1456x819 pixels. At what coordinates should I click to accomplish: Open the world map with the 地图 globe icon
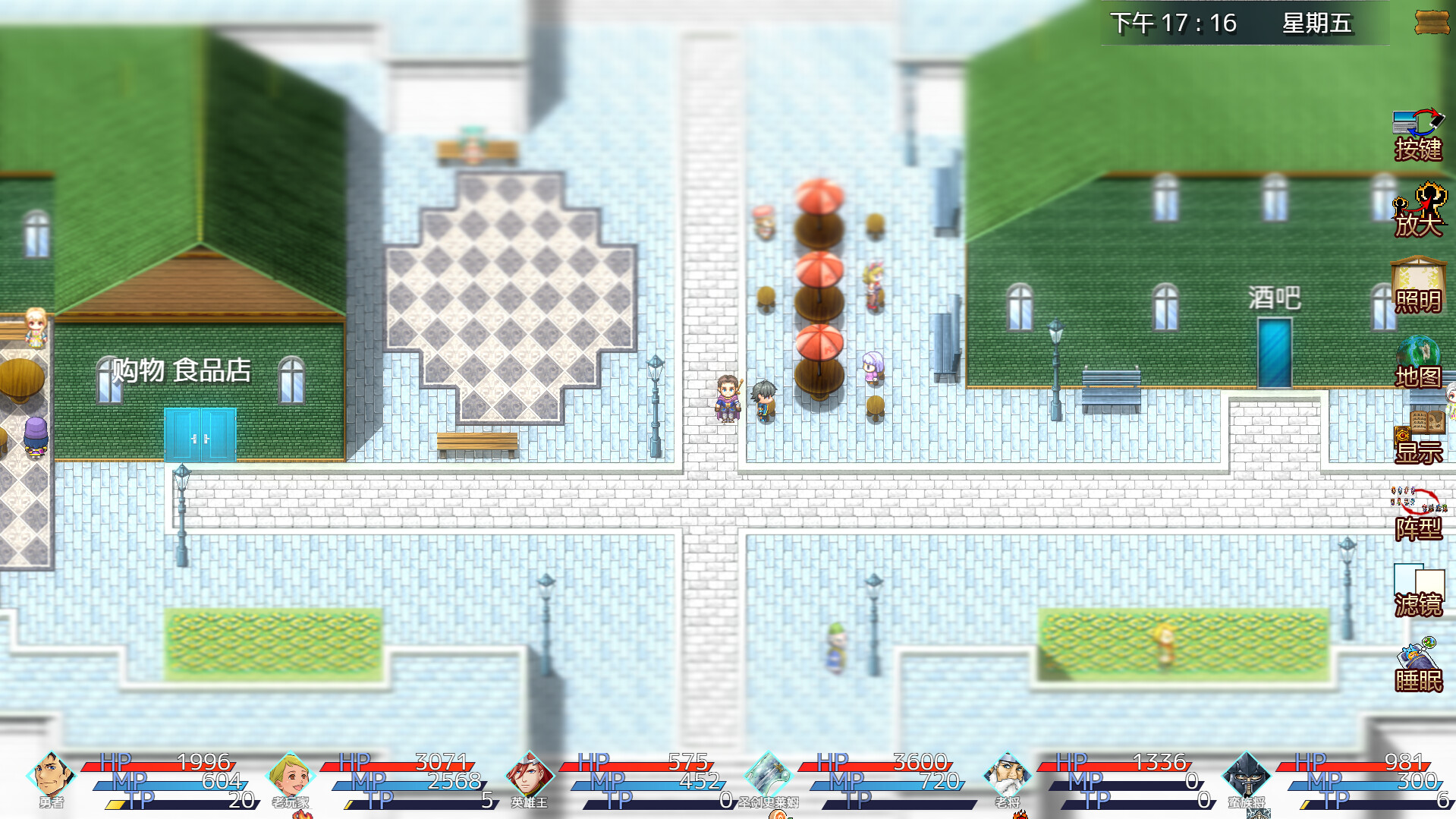1418,357
